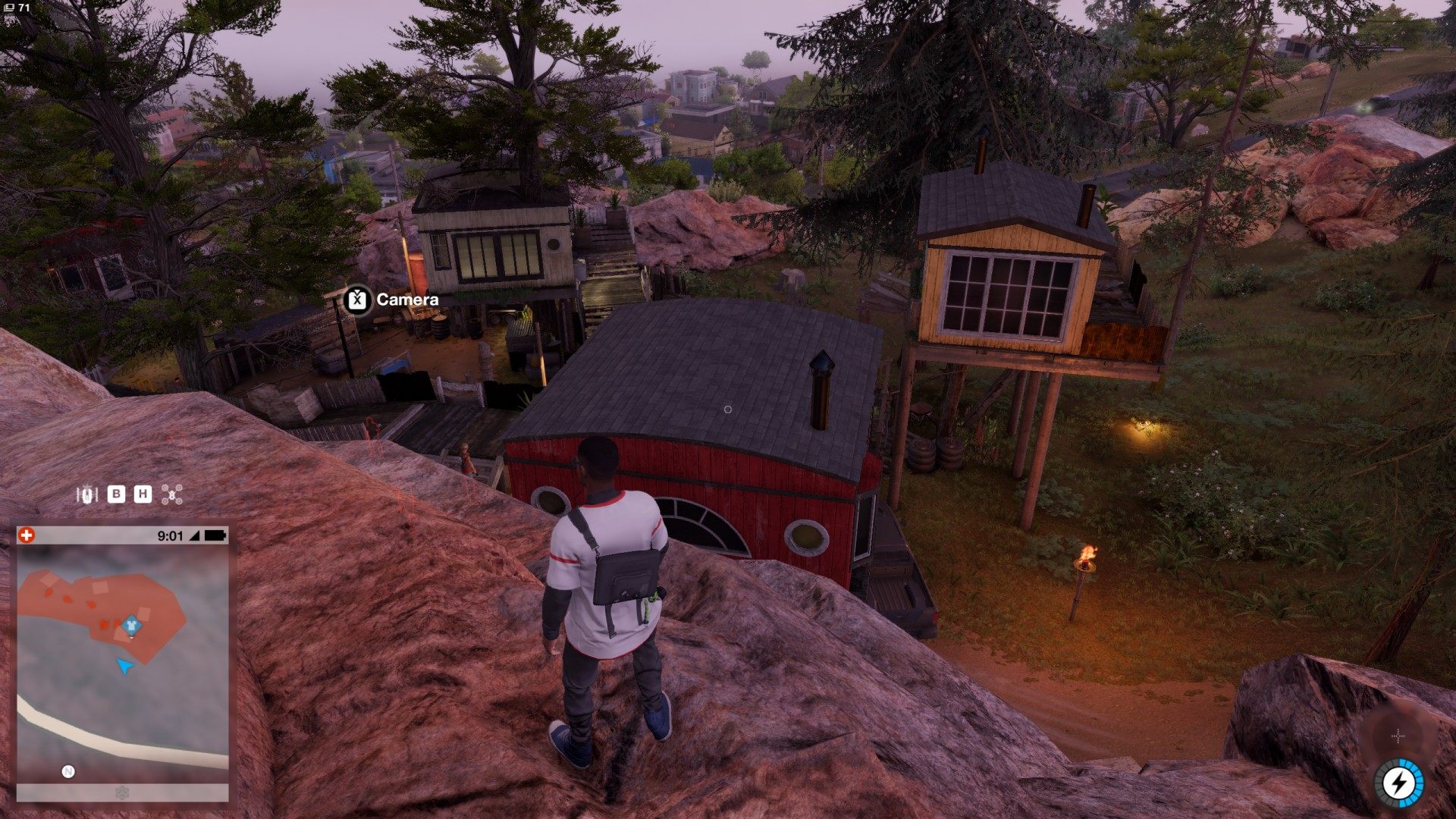Screen dimensions: 1456x819
Task: Select the quadcopter drone gadget icon
Action: pyautogui.click(x=174, y=496)
